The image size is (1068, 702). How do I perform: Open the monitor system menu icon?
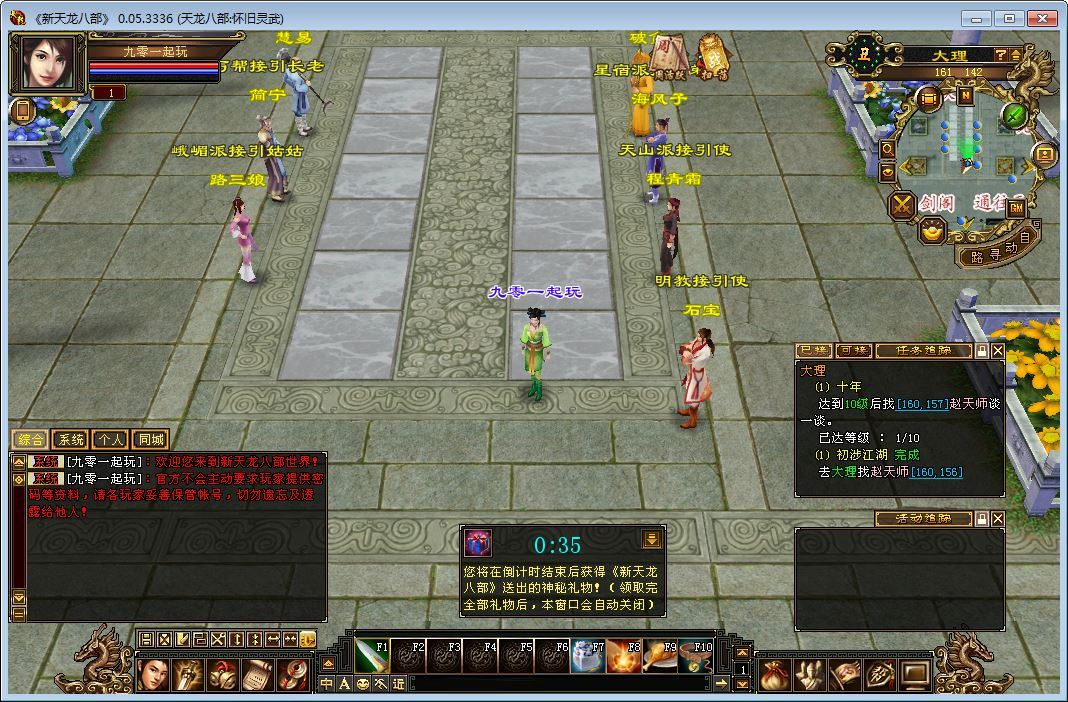click(914, 675)
